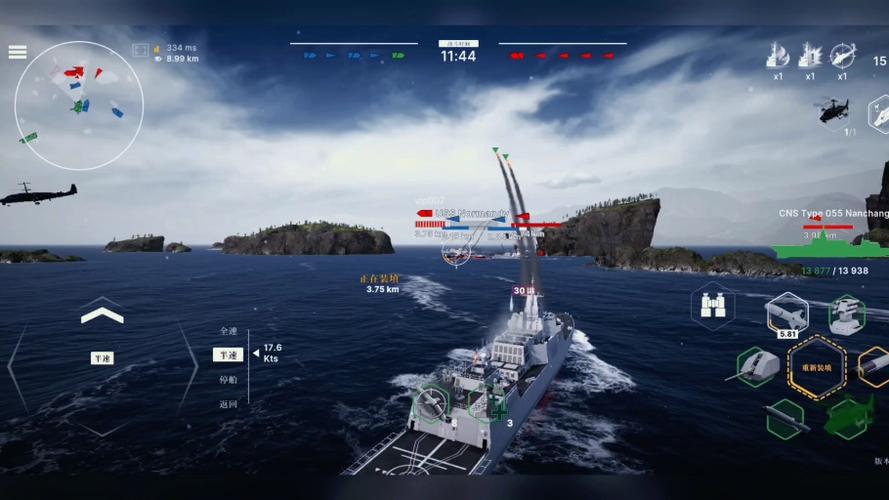Tap the circular radar minimap
Viewport: 889px width, 500px height.
(x=78, y=105)
